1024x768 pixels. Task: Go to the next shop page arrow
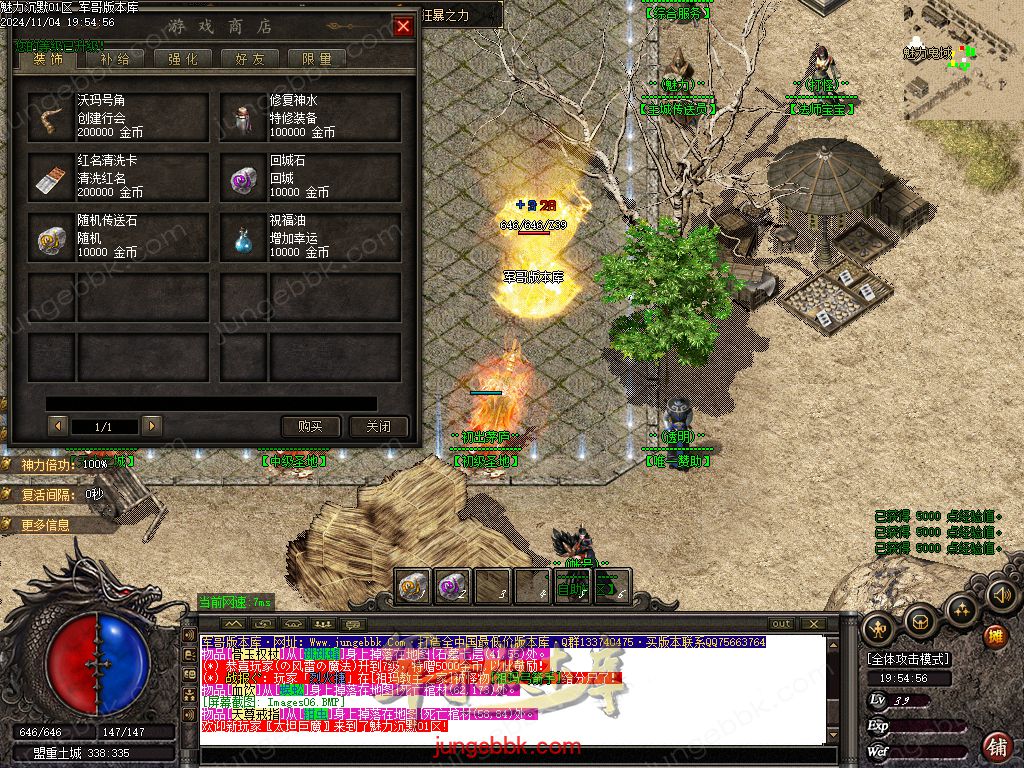[152, 426]
